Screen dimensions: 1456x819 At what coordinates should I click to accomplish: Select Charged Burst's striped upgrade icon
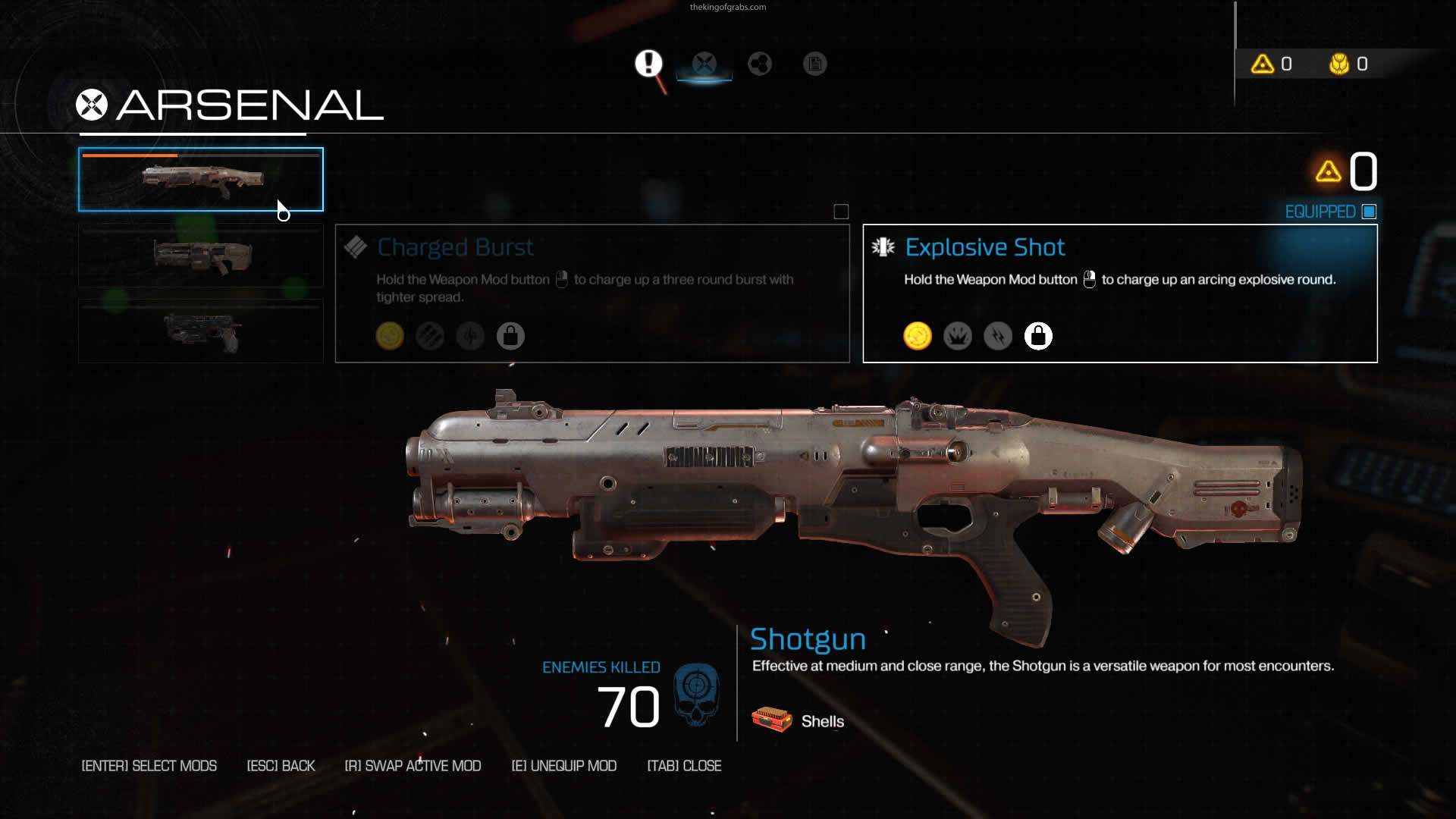pyautogui.click(x=430, y=336)
